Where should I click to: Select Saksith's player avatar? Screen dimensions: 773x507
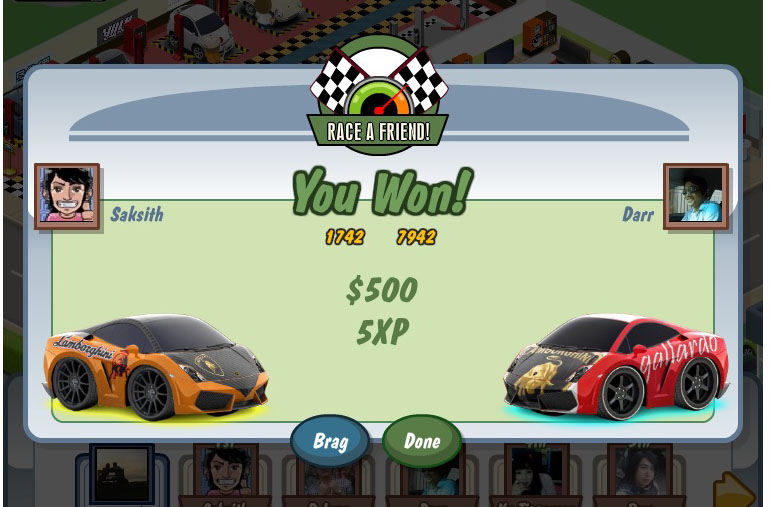pyautogui.click(x=67, y=196)
